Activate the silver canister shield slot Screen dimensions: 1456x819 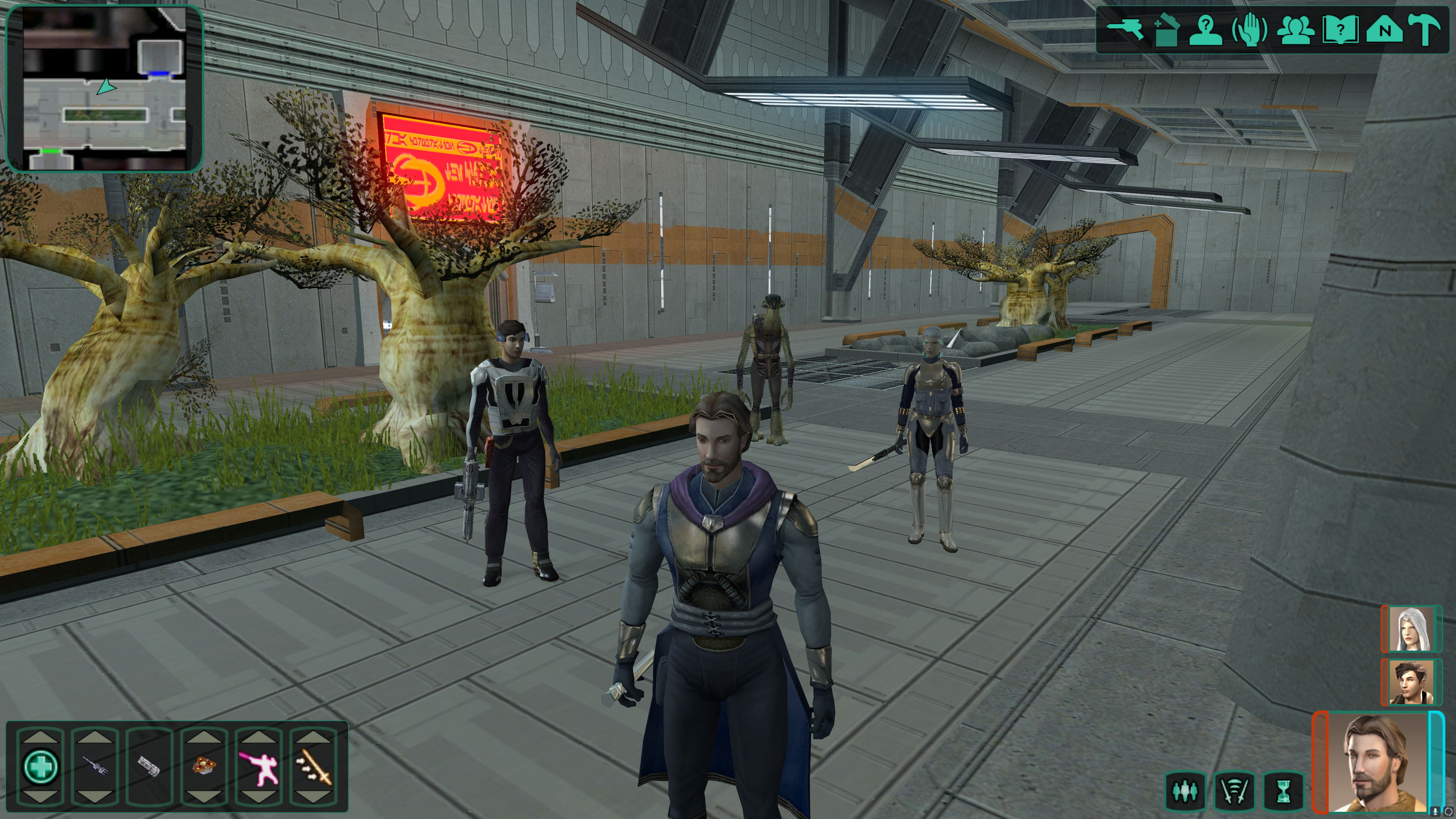coord(149,766)
